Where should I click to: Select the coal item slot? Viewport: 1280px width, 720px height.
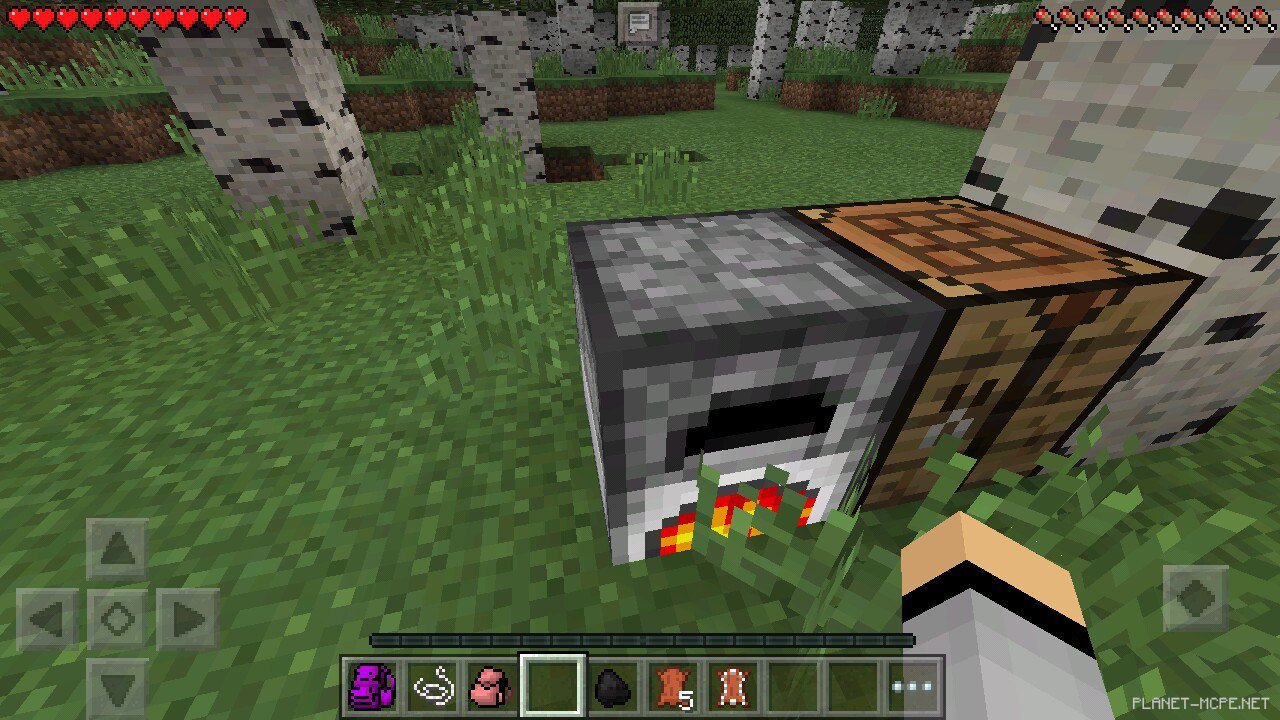click(x=611, y=687)
